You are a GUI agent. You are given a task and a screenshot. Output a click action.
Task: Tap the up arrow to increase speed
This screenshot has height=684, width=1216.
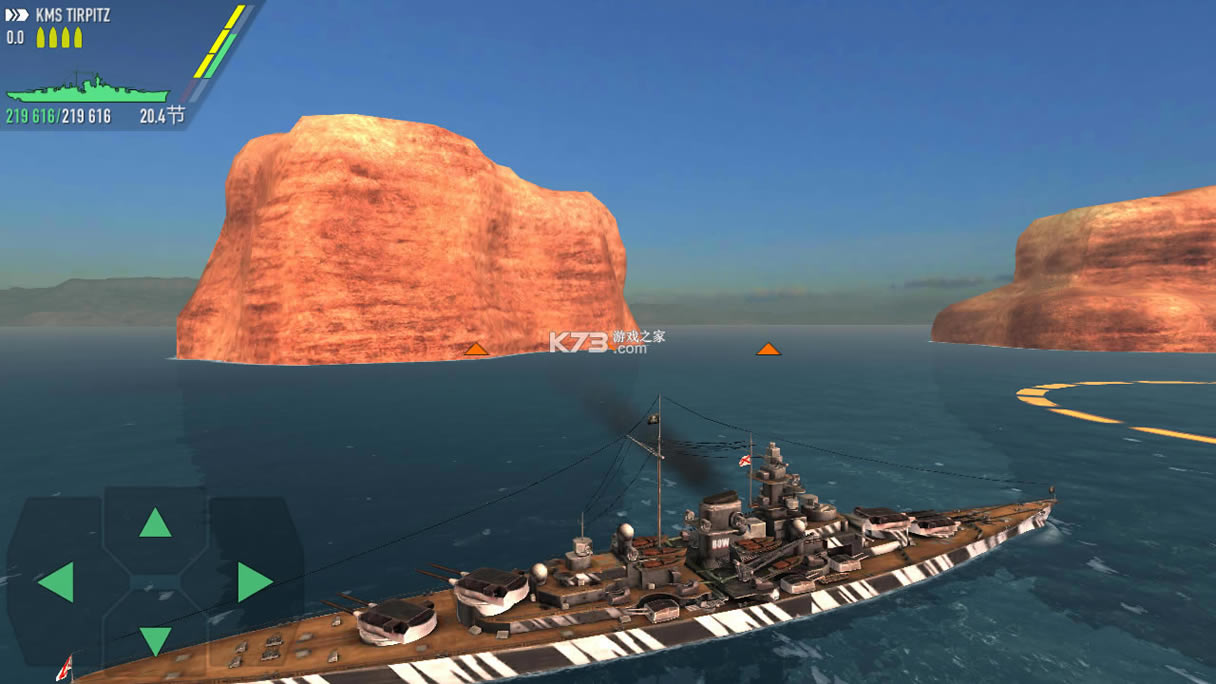pyautogui.click(x=155, y=522)
